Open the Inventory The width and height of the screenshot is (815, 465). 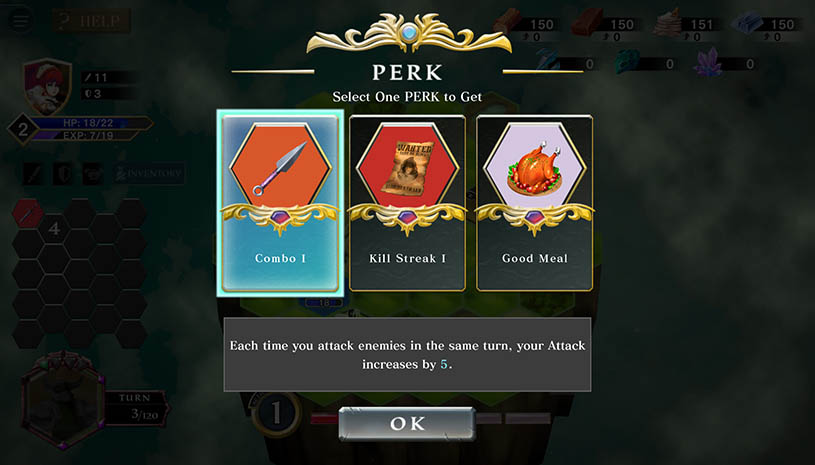click(149, 174)
